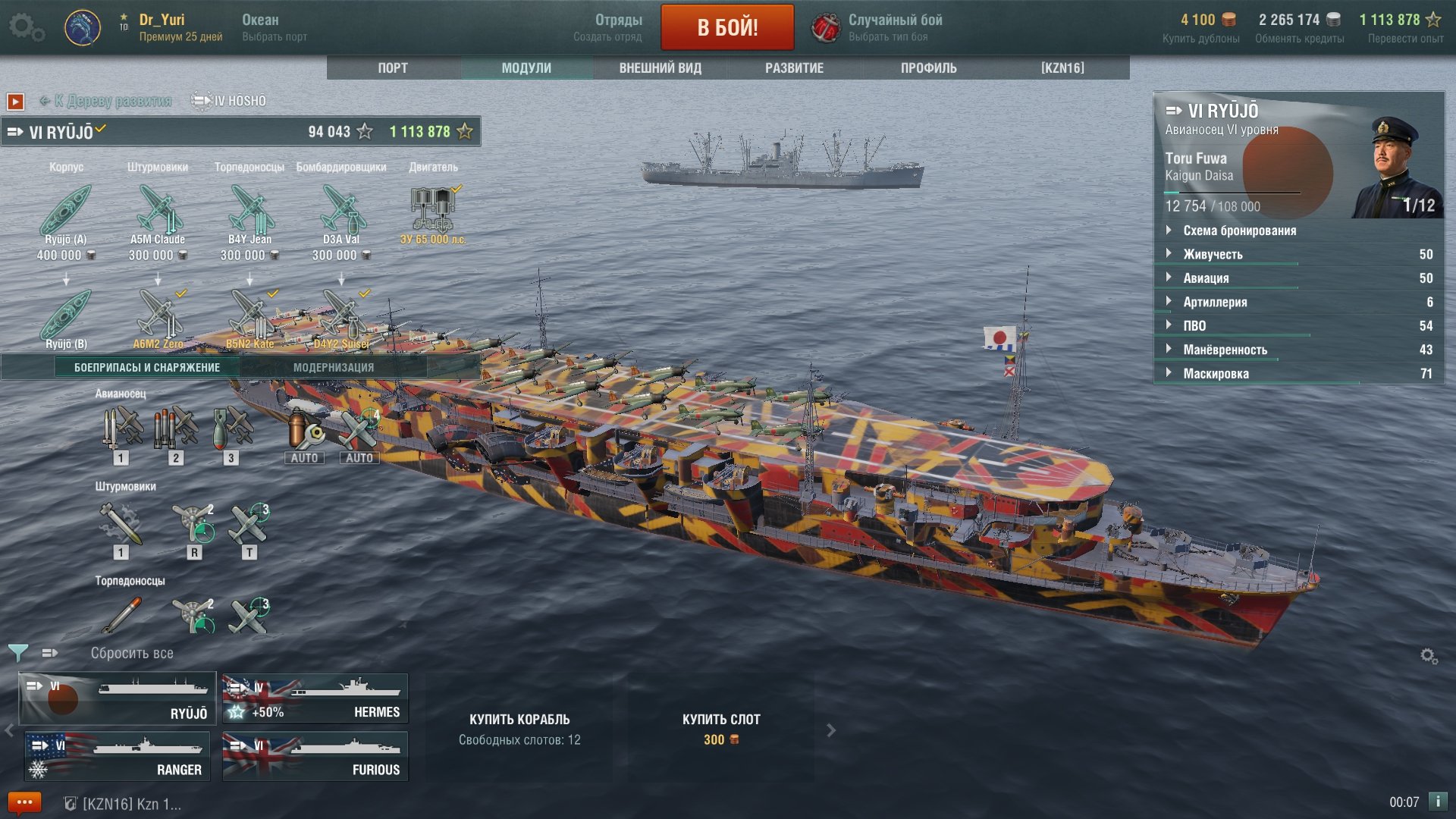The image size is (1456, 819).
Task: Open the clan [KZN16] tab
Action: tap(1062, 68)
